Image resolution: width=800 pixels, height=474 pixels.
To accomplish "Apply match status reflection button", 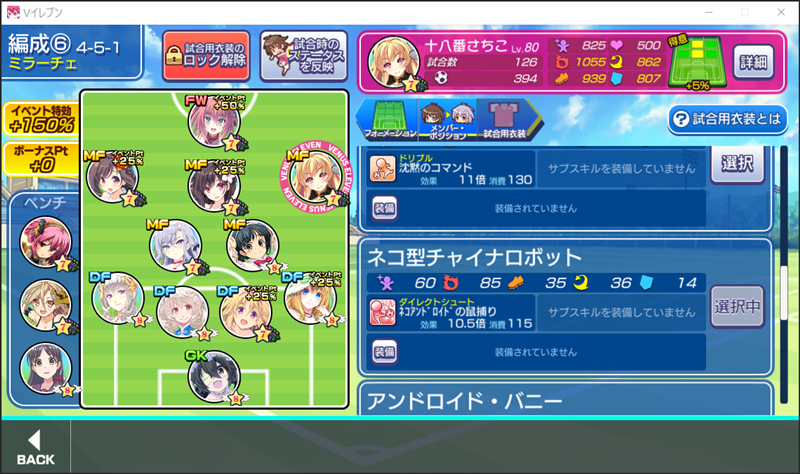I will 303,56.
